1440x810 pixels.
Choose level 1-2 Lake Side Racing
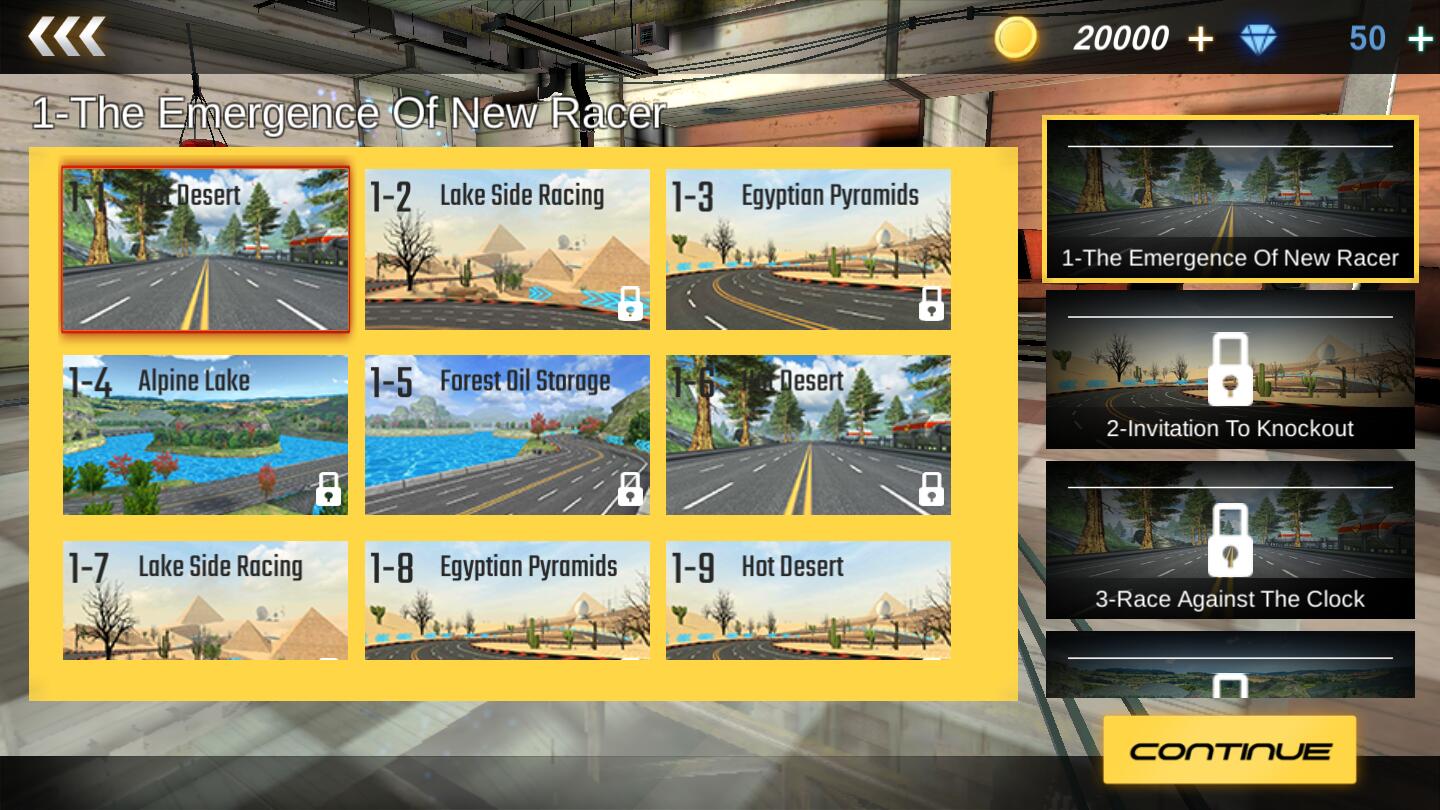[507, 249]
